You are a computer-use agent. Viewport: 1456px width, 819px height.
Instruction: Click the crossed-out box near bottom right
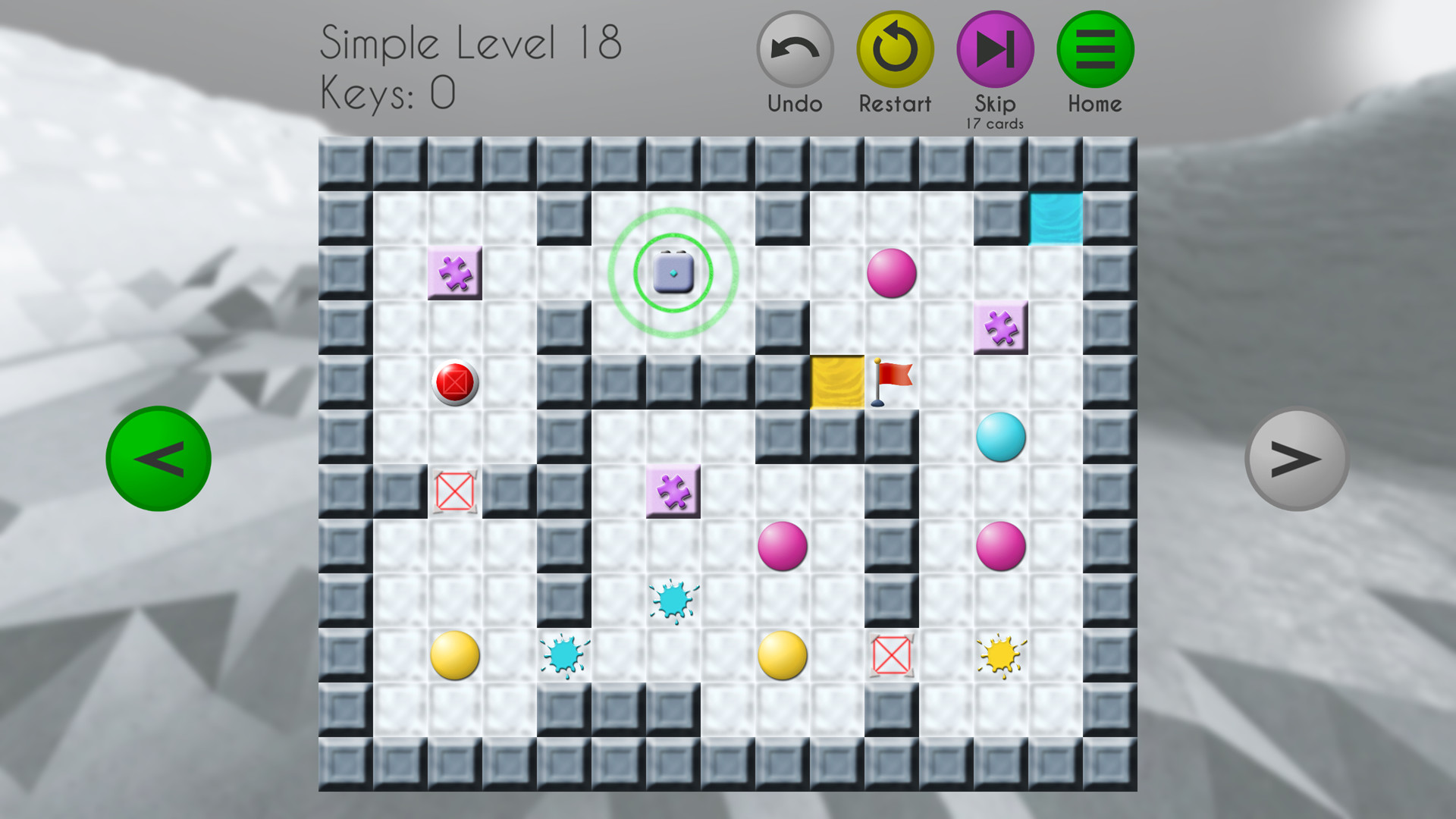[x=892, y=654]
